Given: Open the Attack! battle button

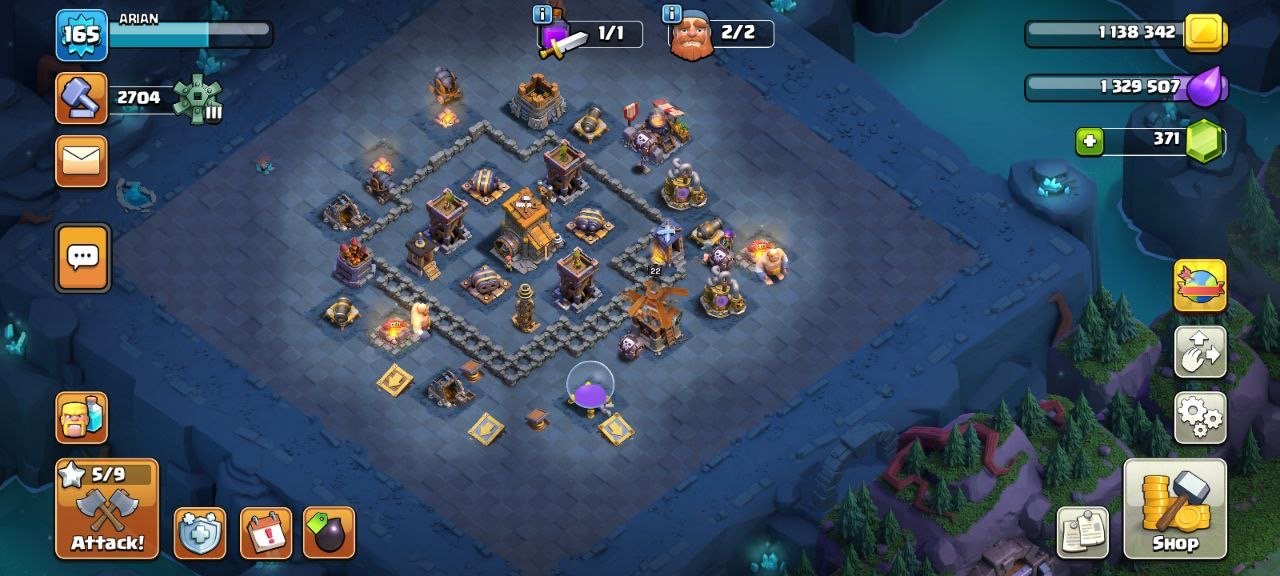Looking at the screenshot, I should coord(107,508).
